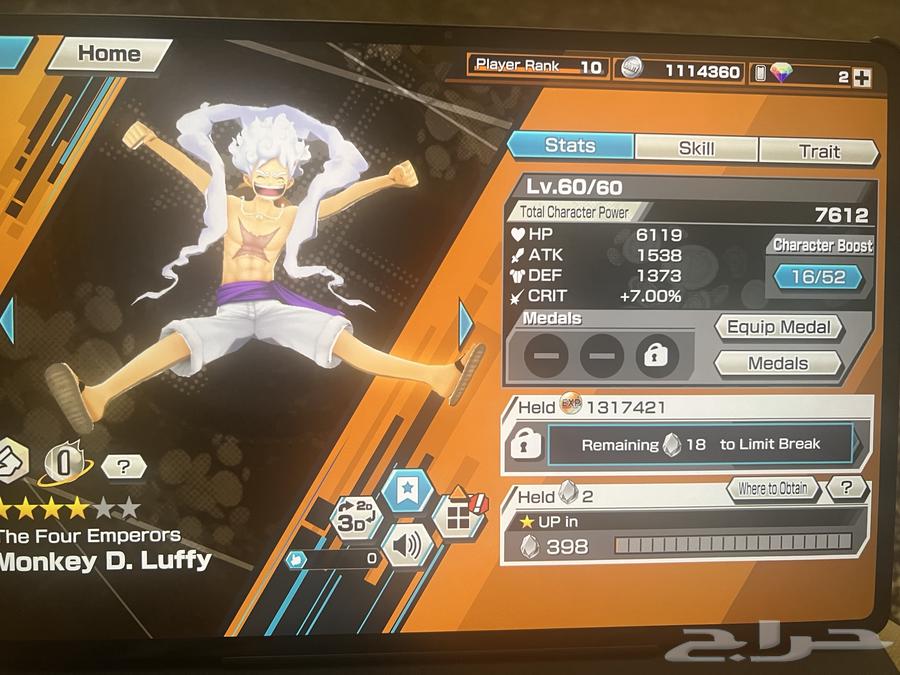This screenshot has height=675, width=900.
Task: Choose the Equip Medal button
Action: (x=778, y=327)
